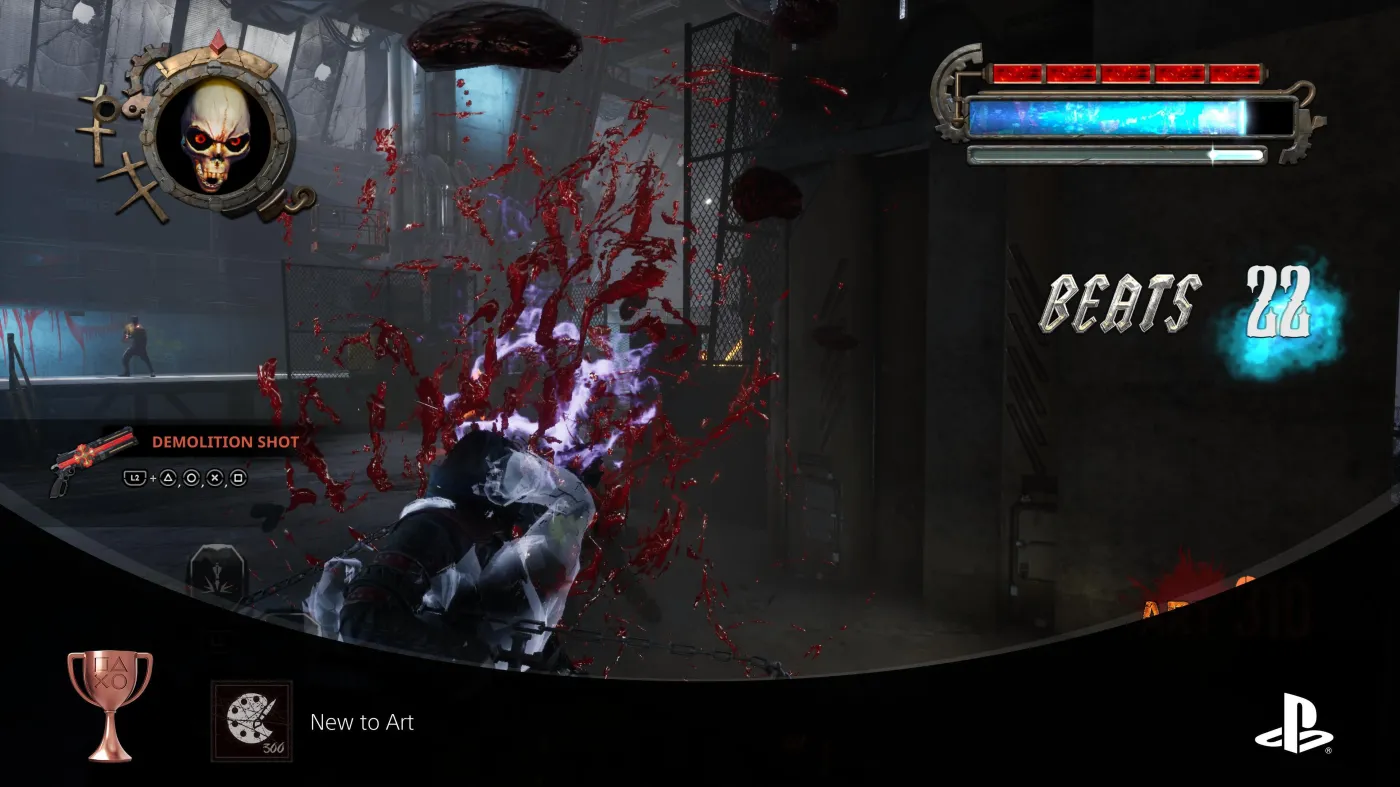The width and height of the screenshot is (1400, 787).
Task: Click the PlayStation logo
Action: pyautogui.click(x=1293, y=724)
